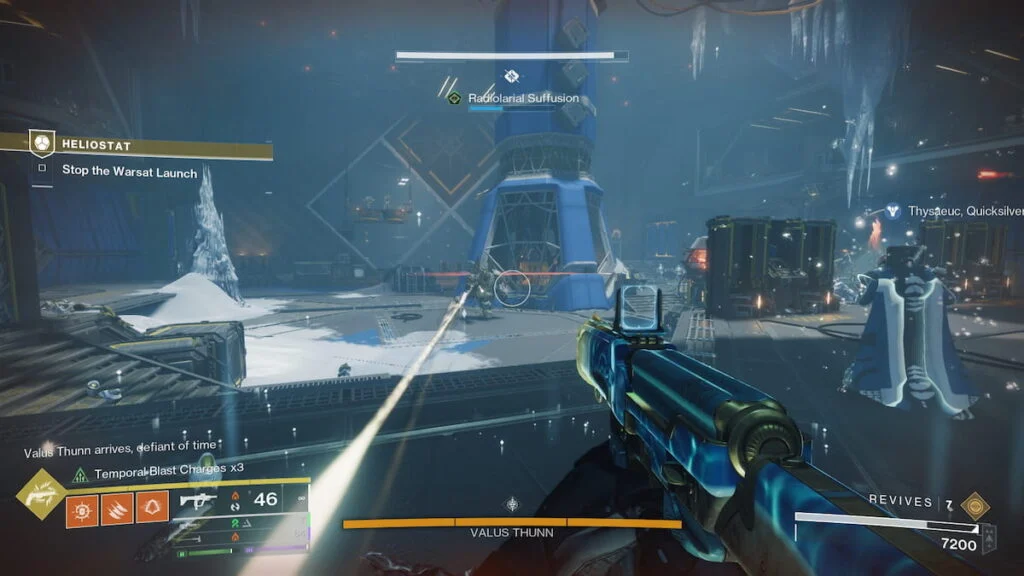Viewport: 1024px width, 576px height.
Task: Activate the orange grenade ability icon
Action: pos(81,508)
